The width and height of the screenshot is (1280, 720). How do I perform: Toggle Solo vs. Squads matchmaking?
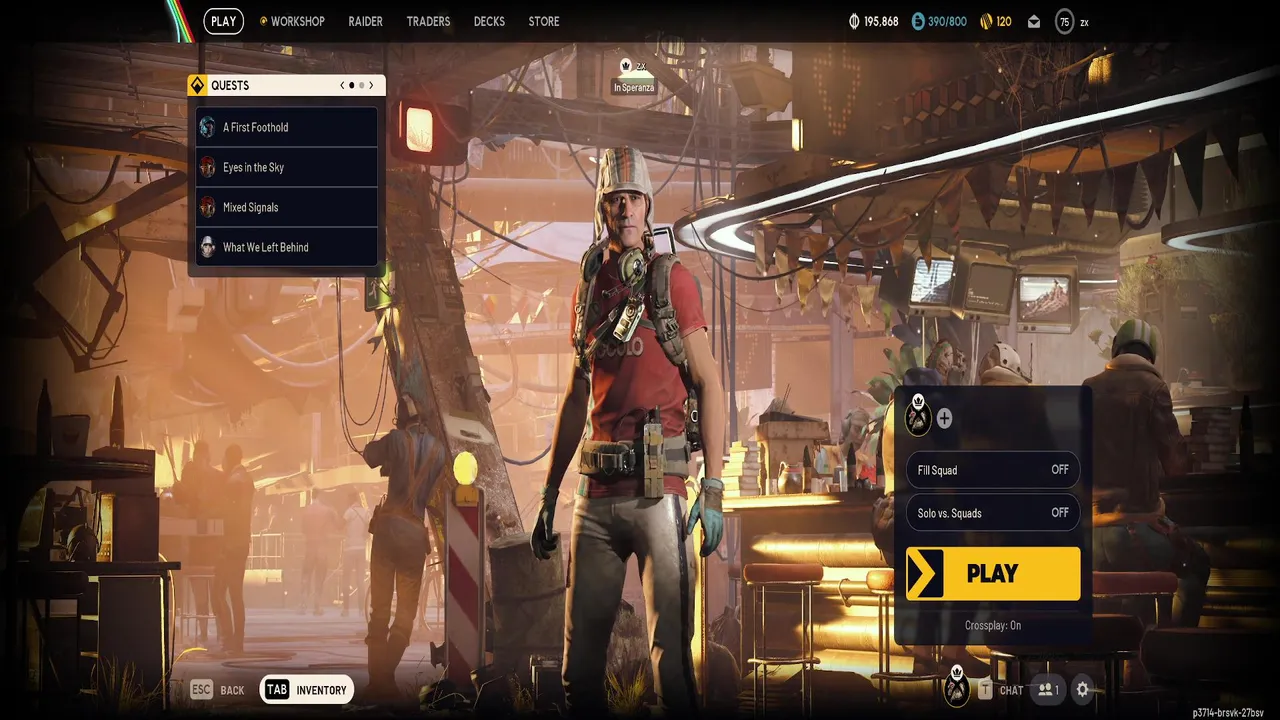(992, 513)
